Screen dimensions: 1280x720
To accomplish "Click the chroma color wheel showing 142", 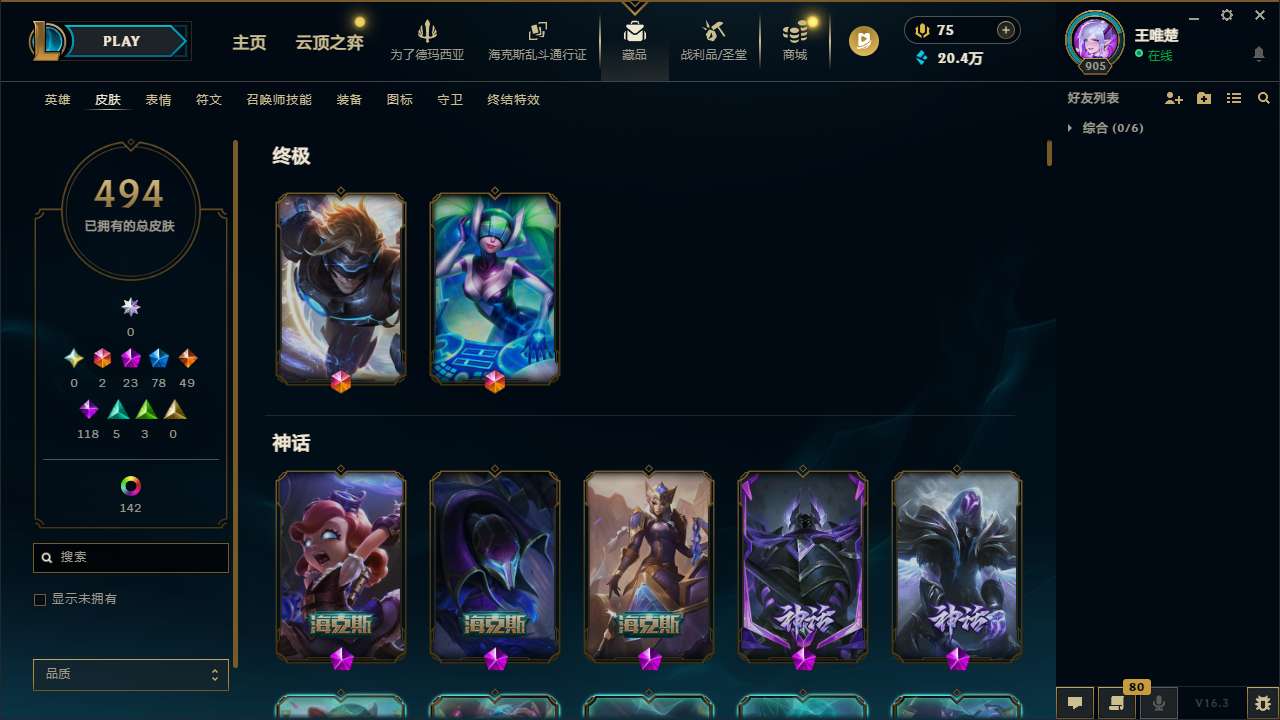I will pos(130,484).
